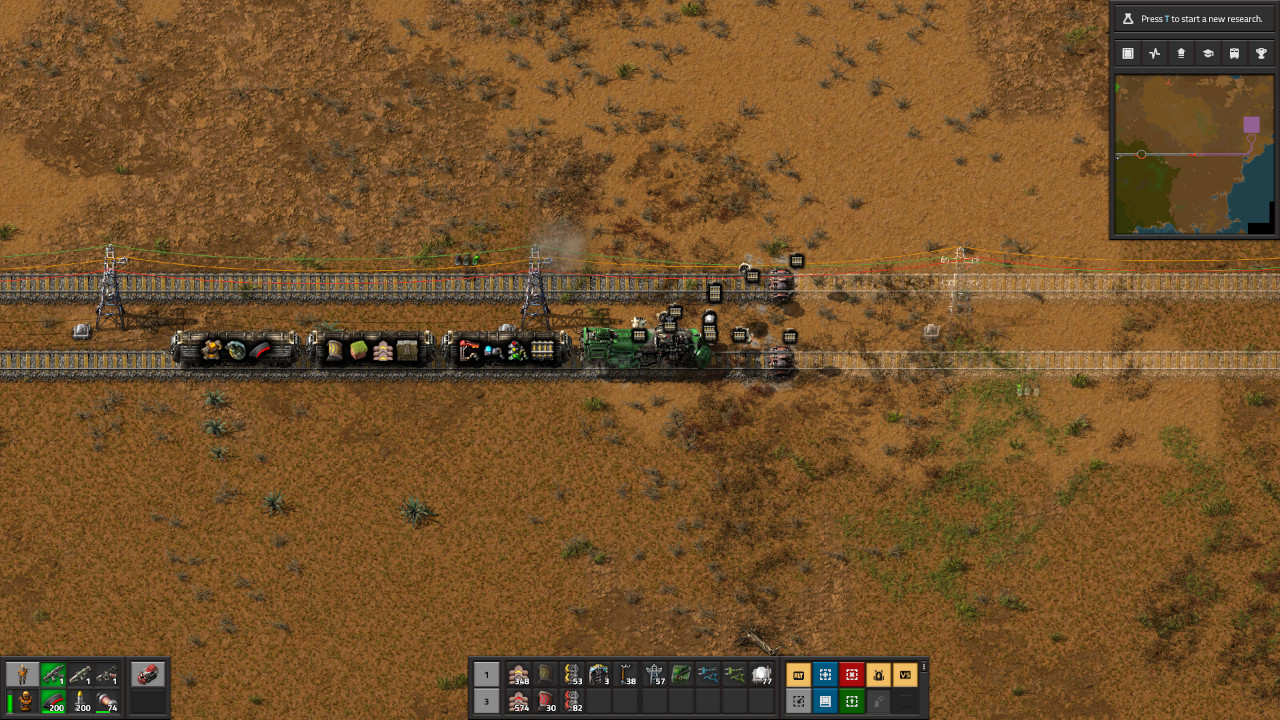1280x720 pixels.
Task: Change the page for quickbar row 3
Action: pos(487,702)
